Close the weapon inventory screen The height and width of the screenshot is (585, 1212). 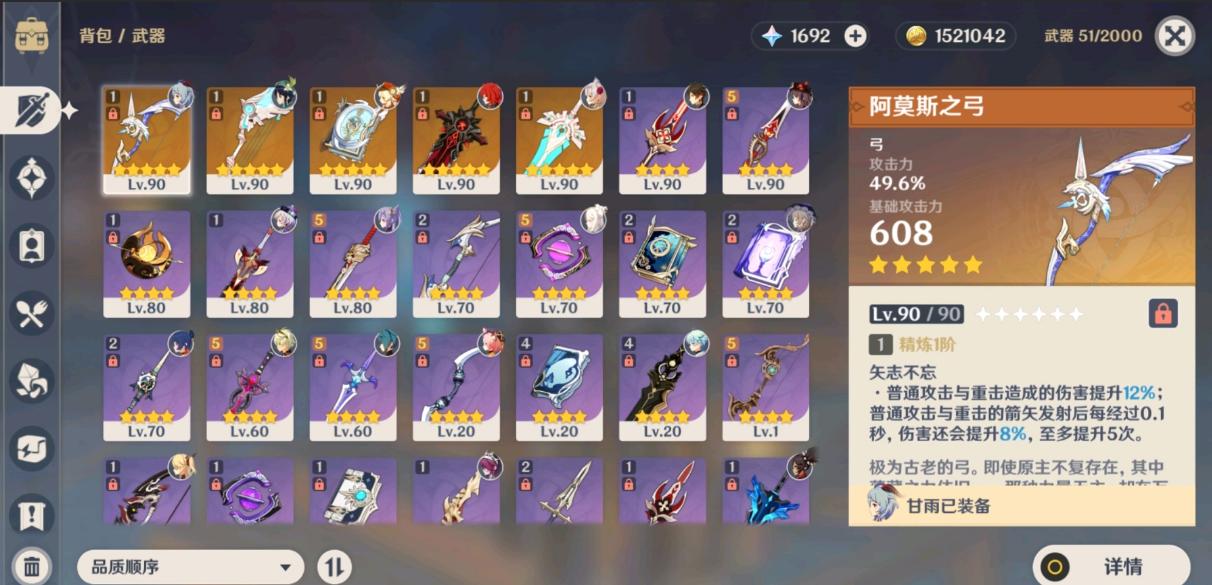1175,36
